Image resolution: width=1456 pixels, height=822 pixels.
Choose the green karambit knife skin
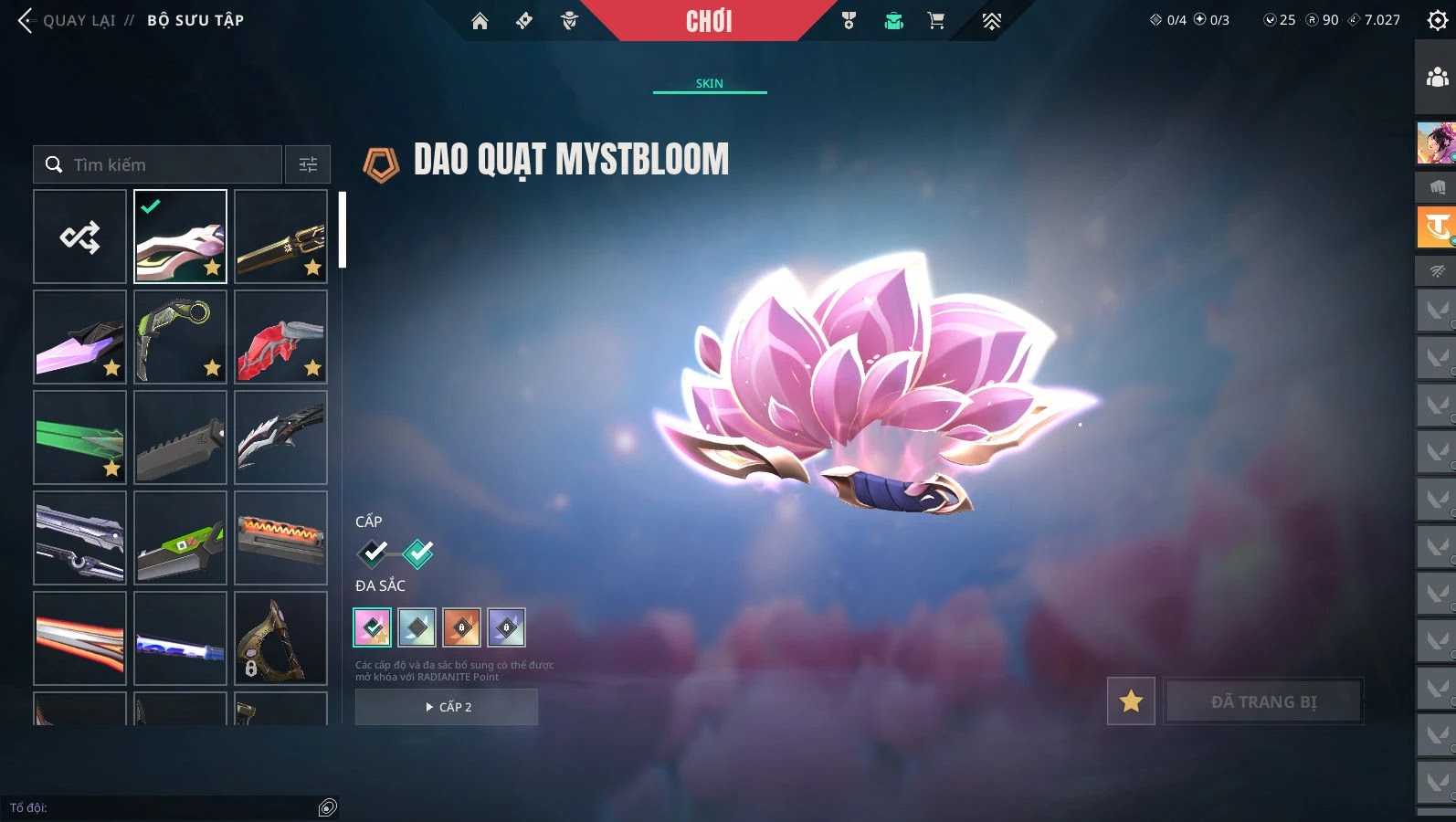pyautogui.click(x=181, y=337)
